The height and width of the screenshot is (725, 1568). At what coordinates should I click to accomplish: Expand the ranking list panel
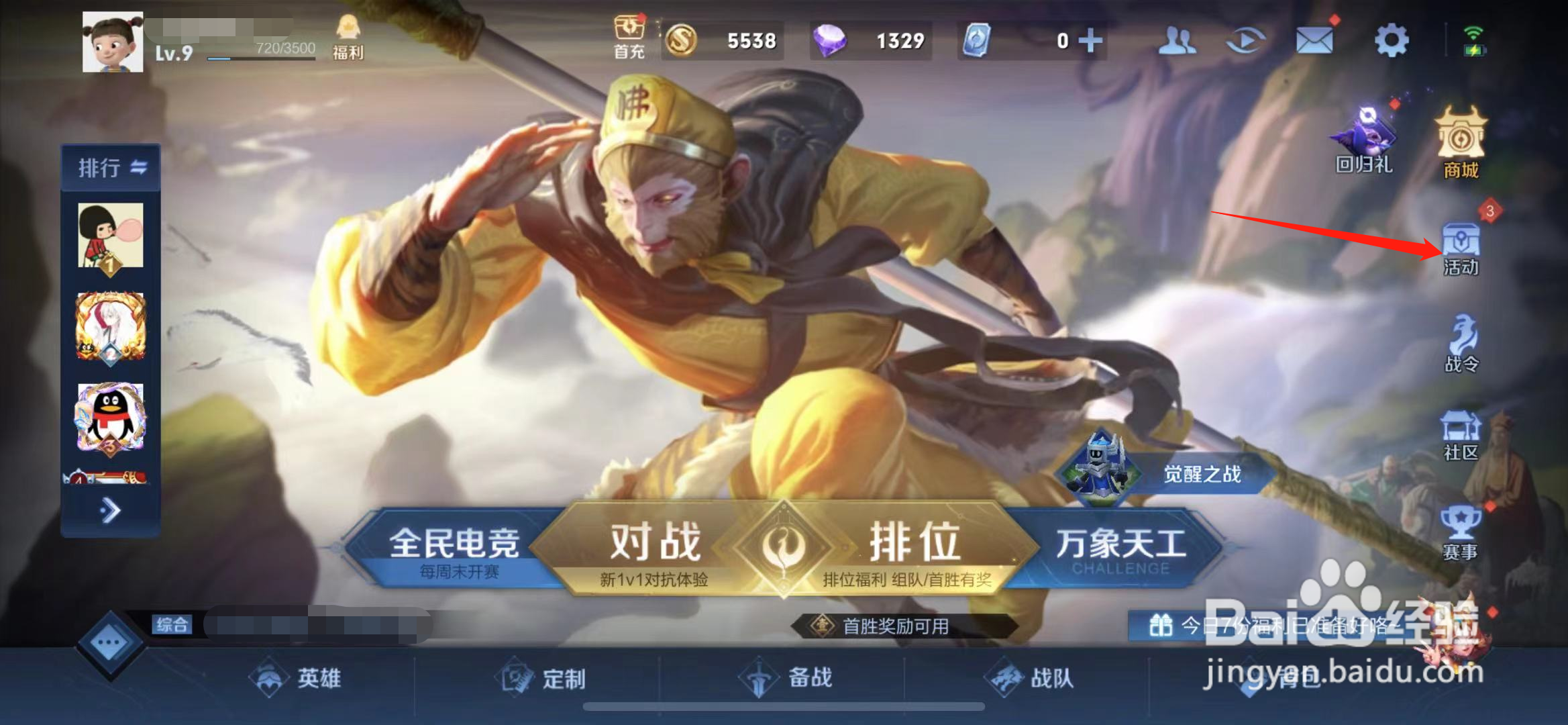[x=109, y=510]
